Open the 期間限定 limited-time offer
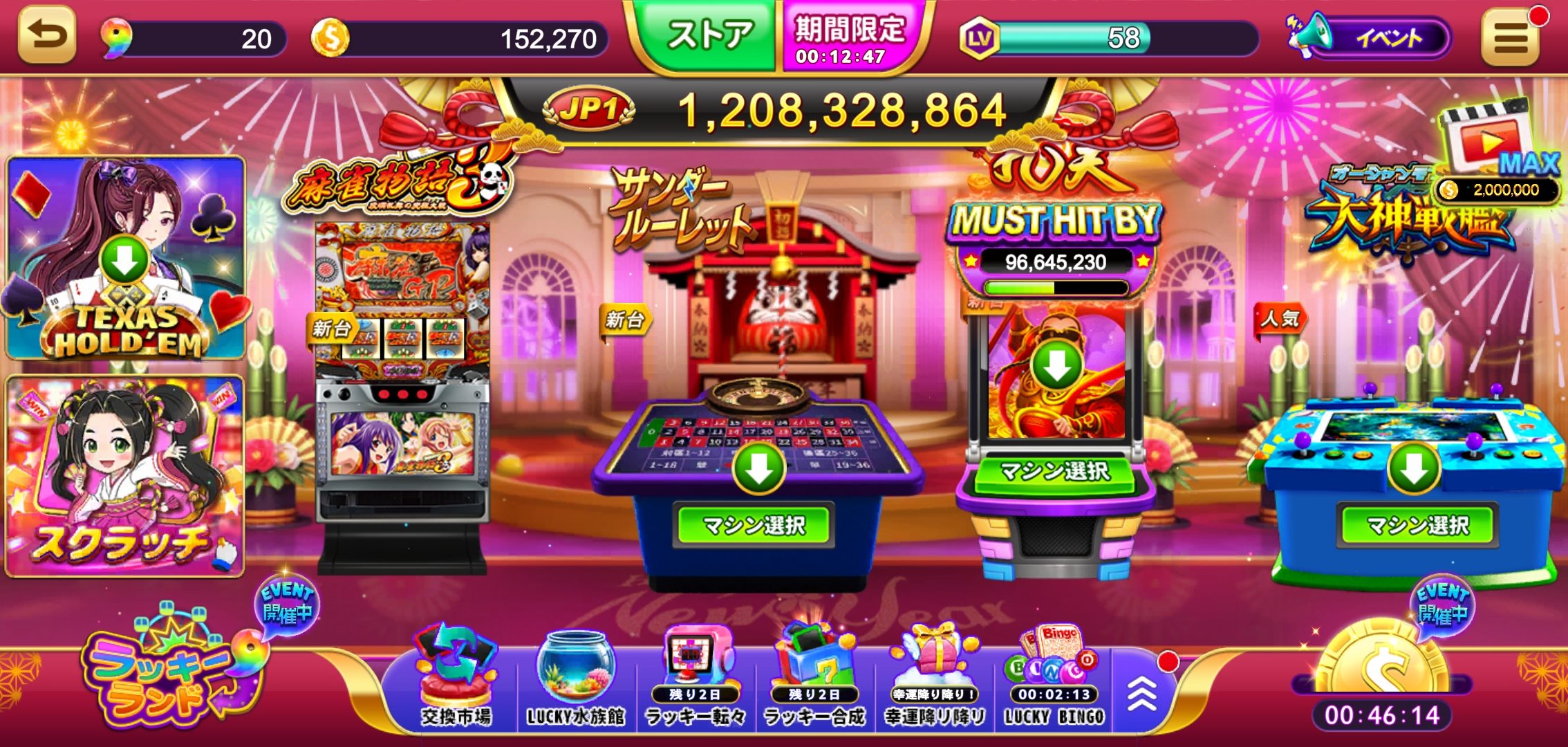The image size is (1568, 747). pos(850,38)
